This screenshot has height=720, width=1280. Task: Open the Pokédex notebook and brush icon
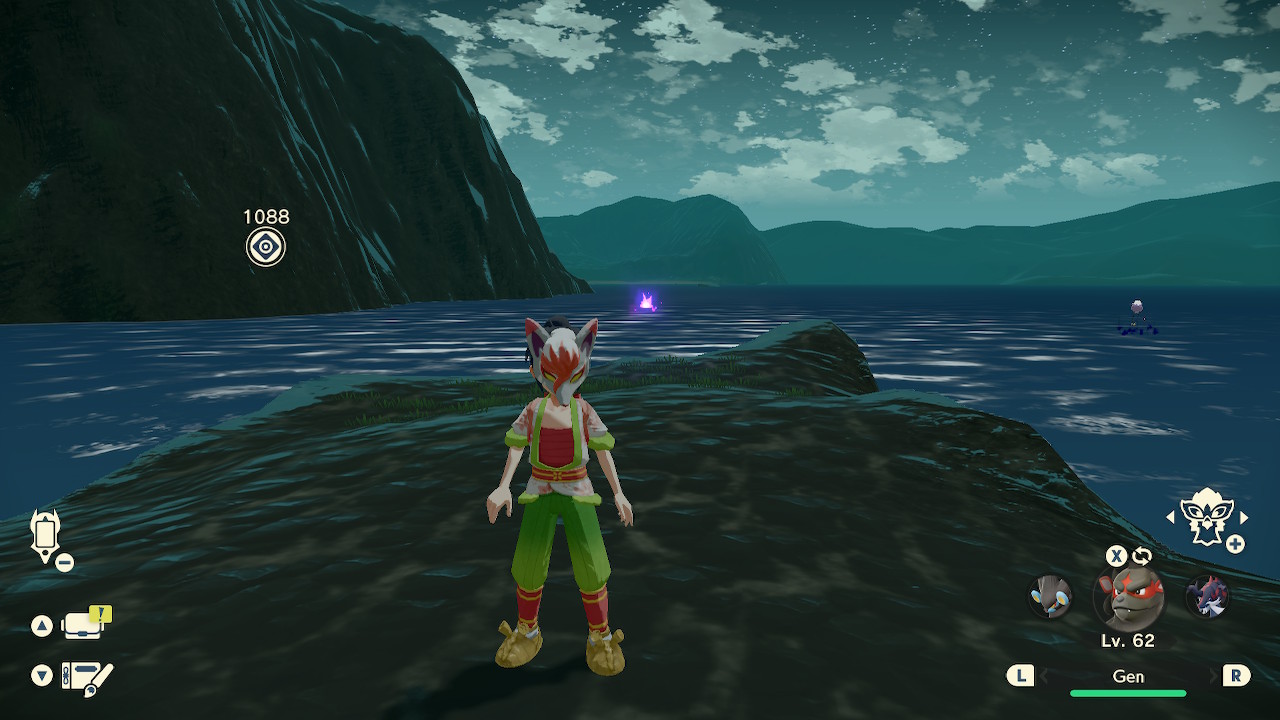pyautogui.click(x=87, y=677)
